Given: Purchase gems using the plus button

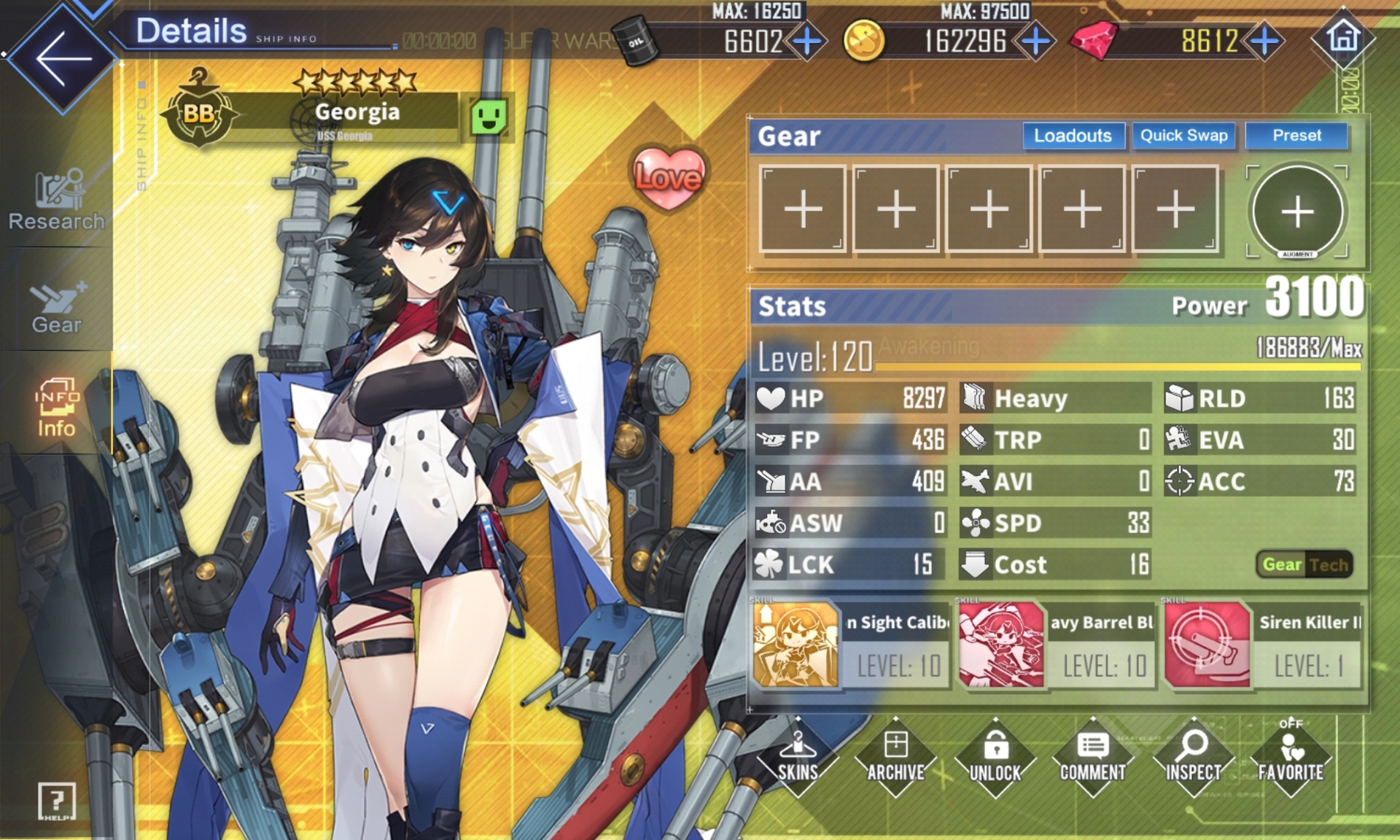Looking at the screenshot, I should tap(1264, 42).
